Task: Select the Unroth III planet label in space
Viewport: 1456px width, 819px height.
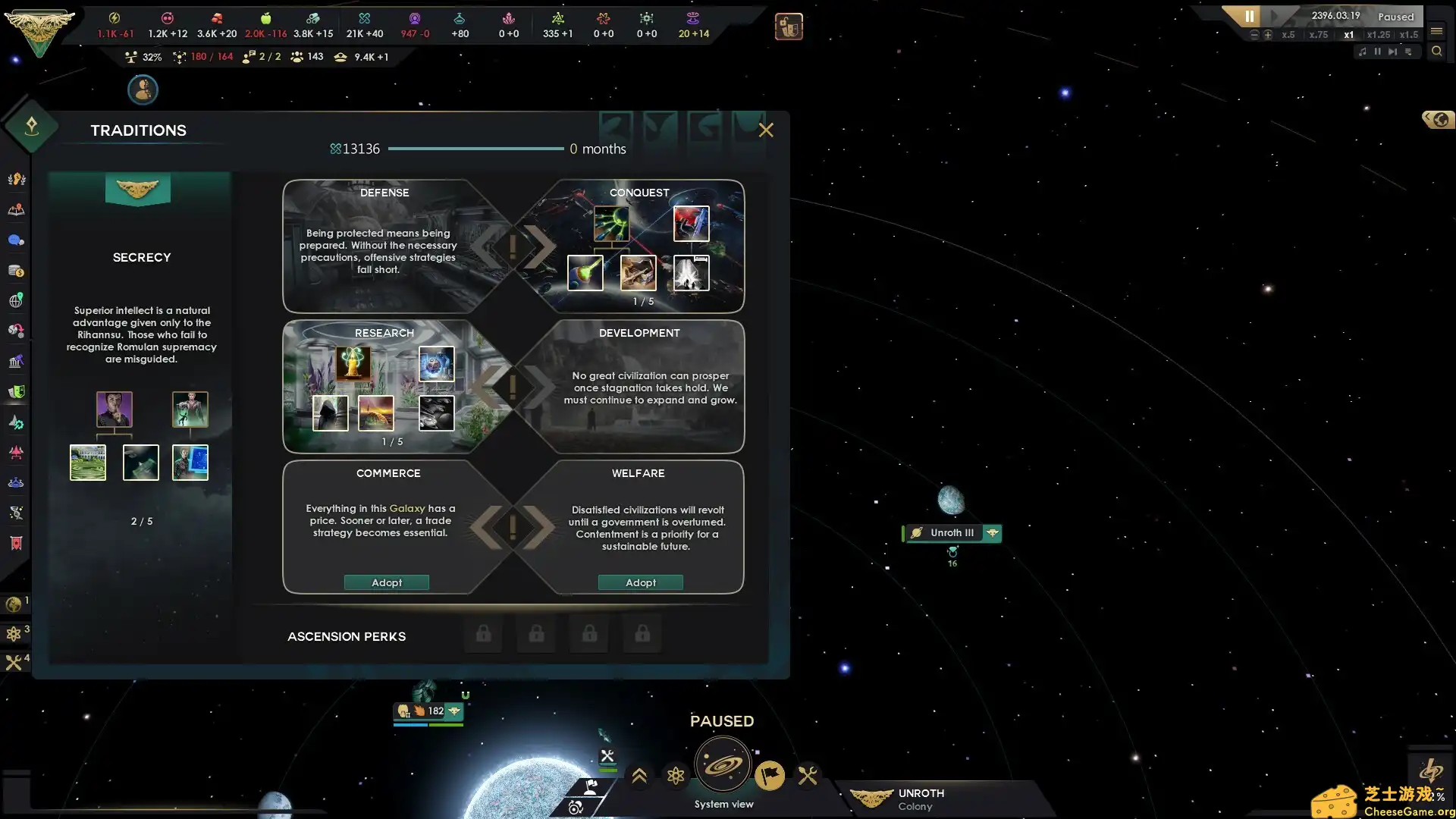Action: 950,532
